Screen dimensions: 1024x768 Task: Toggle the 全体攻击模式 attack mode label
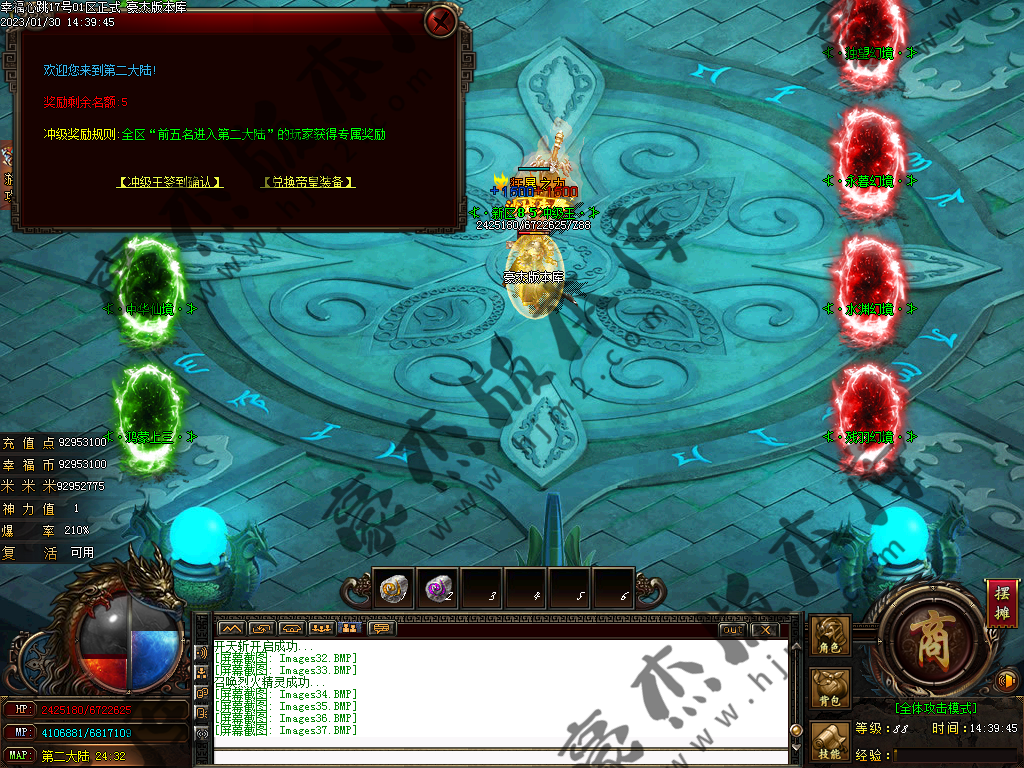[935, 708]
